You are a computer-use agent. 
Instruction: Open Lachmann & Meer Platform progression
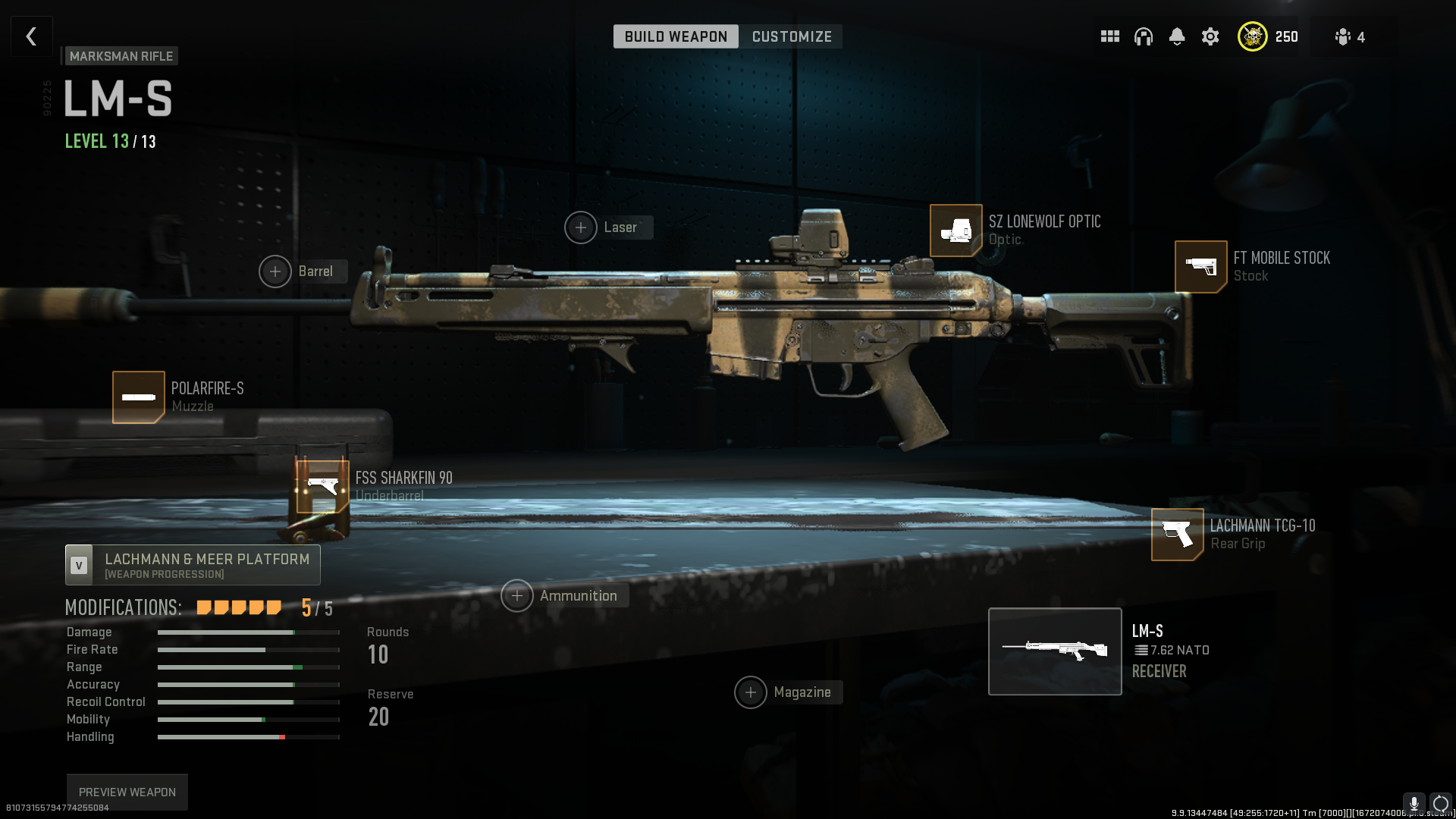(193, 565)
